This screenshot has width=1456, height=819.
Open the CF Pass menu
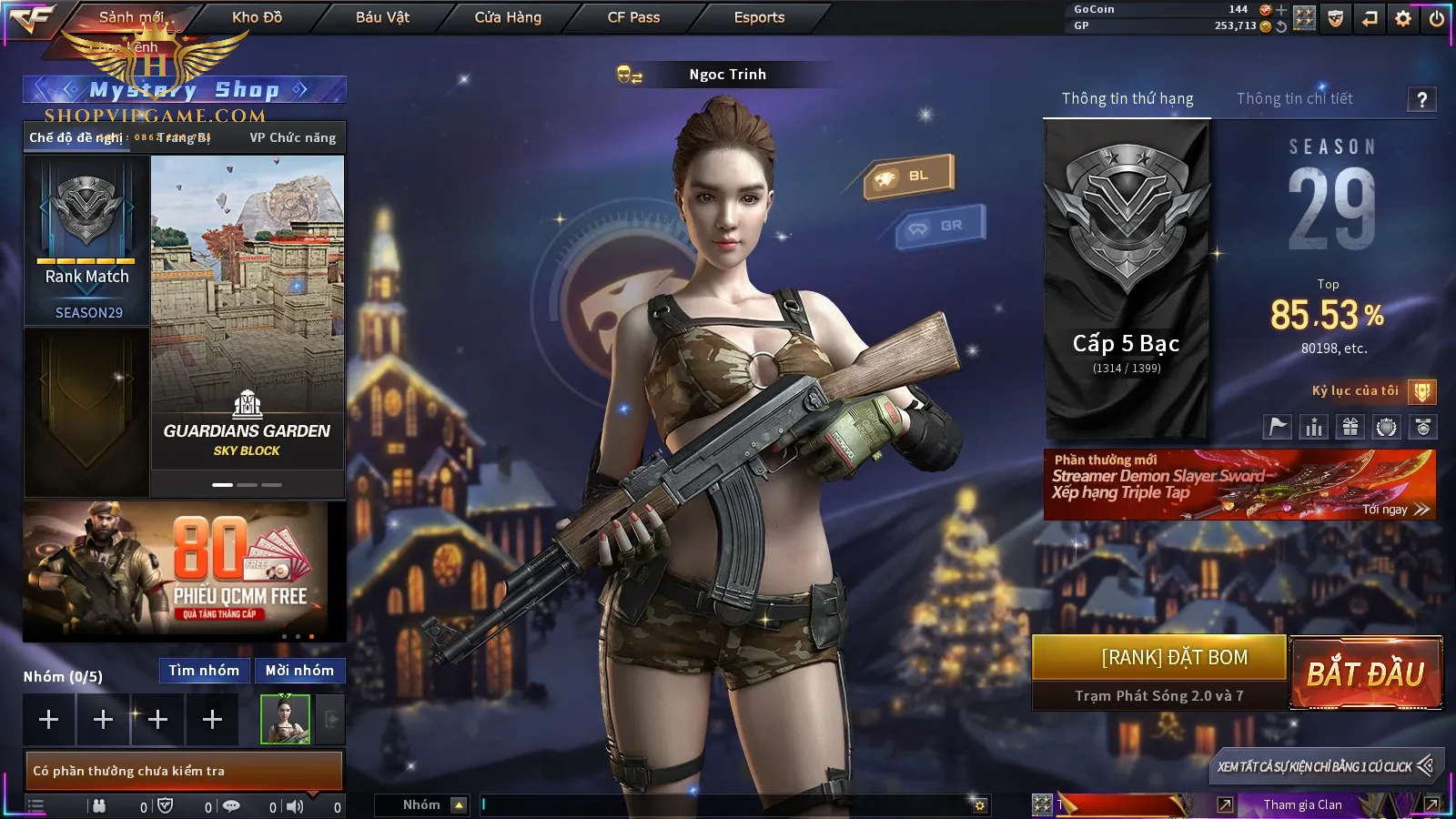633,17
